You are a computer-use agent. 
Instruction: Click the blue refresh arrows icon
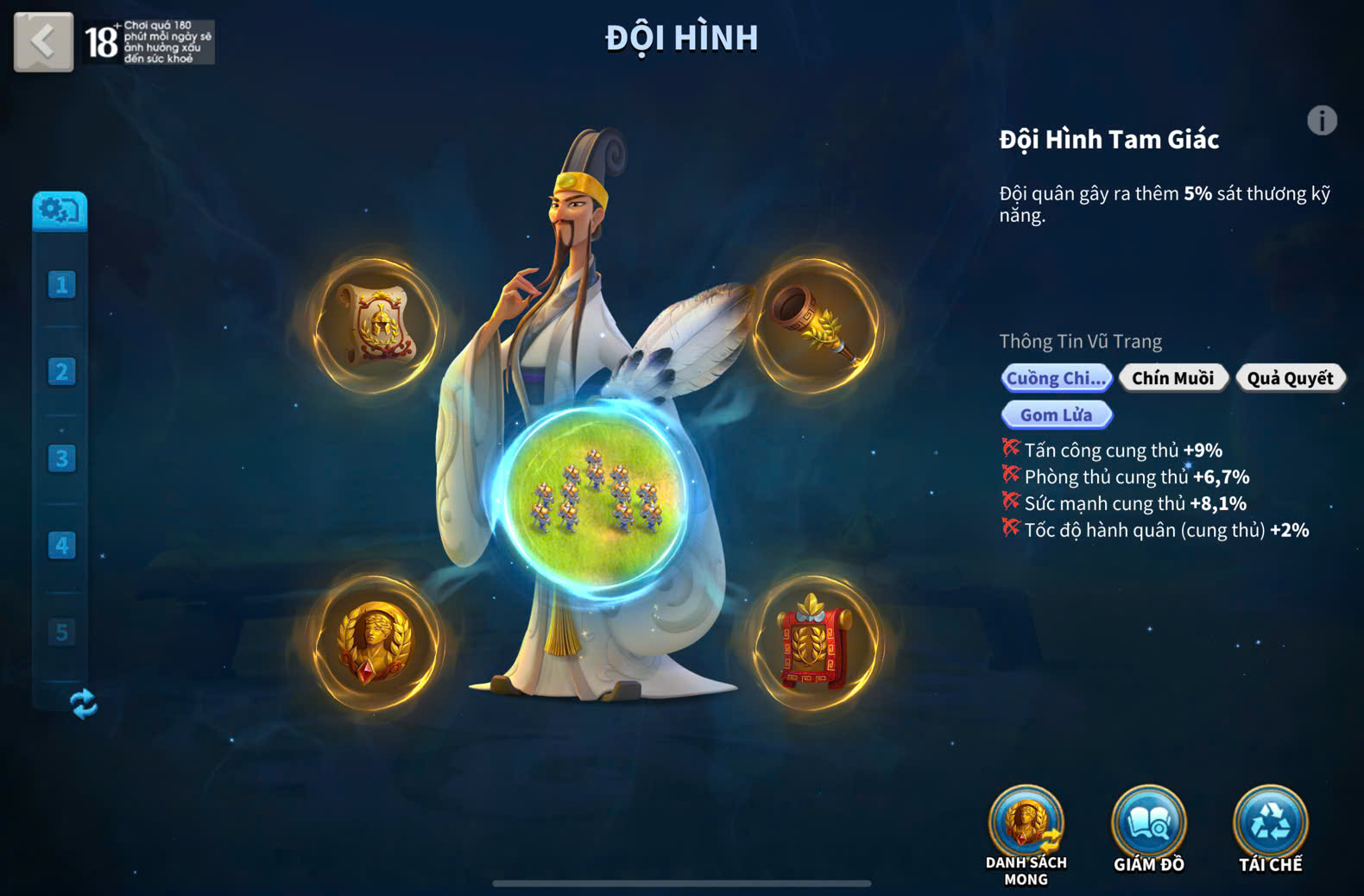pos(83,704)
